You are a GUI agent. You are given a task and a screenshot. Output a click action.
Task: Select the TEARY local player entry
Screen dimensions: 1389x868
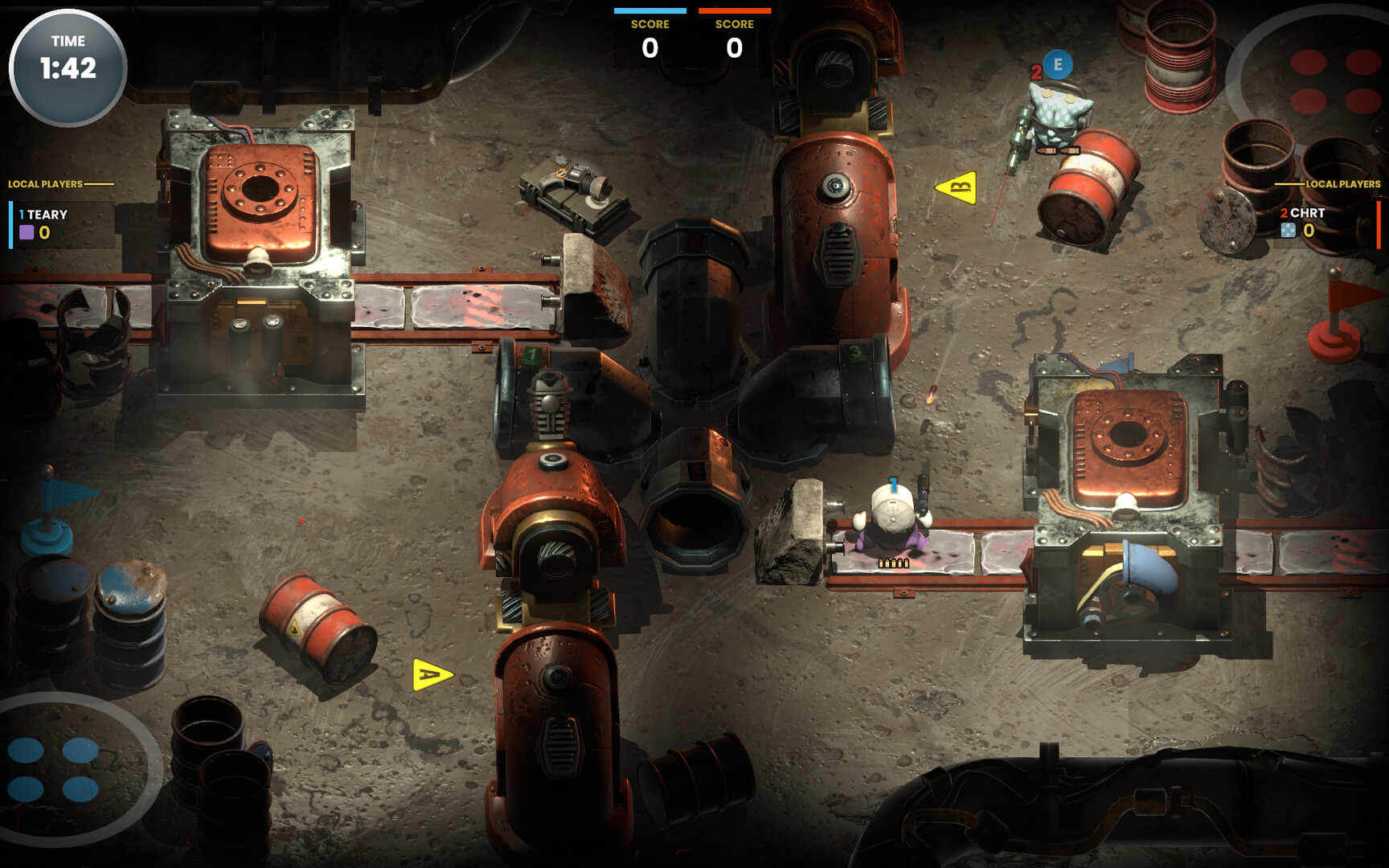pos(48,224)
